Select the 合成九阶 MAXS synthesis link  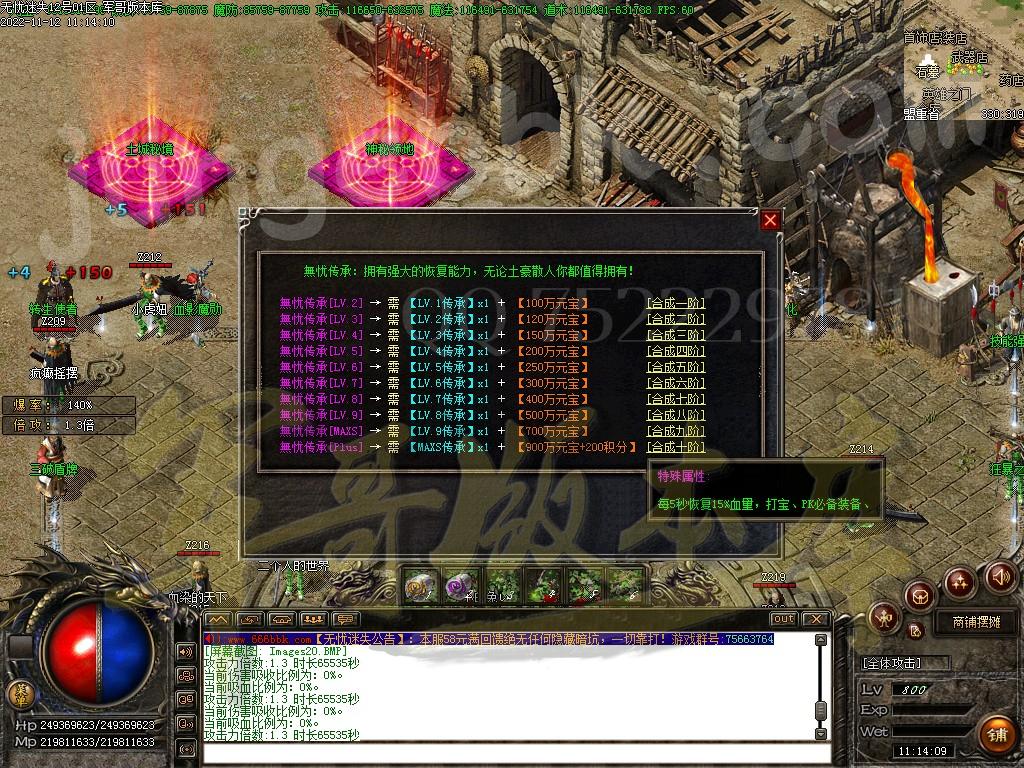coord(675,431)
